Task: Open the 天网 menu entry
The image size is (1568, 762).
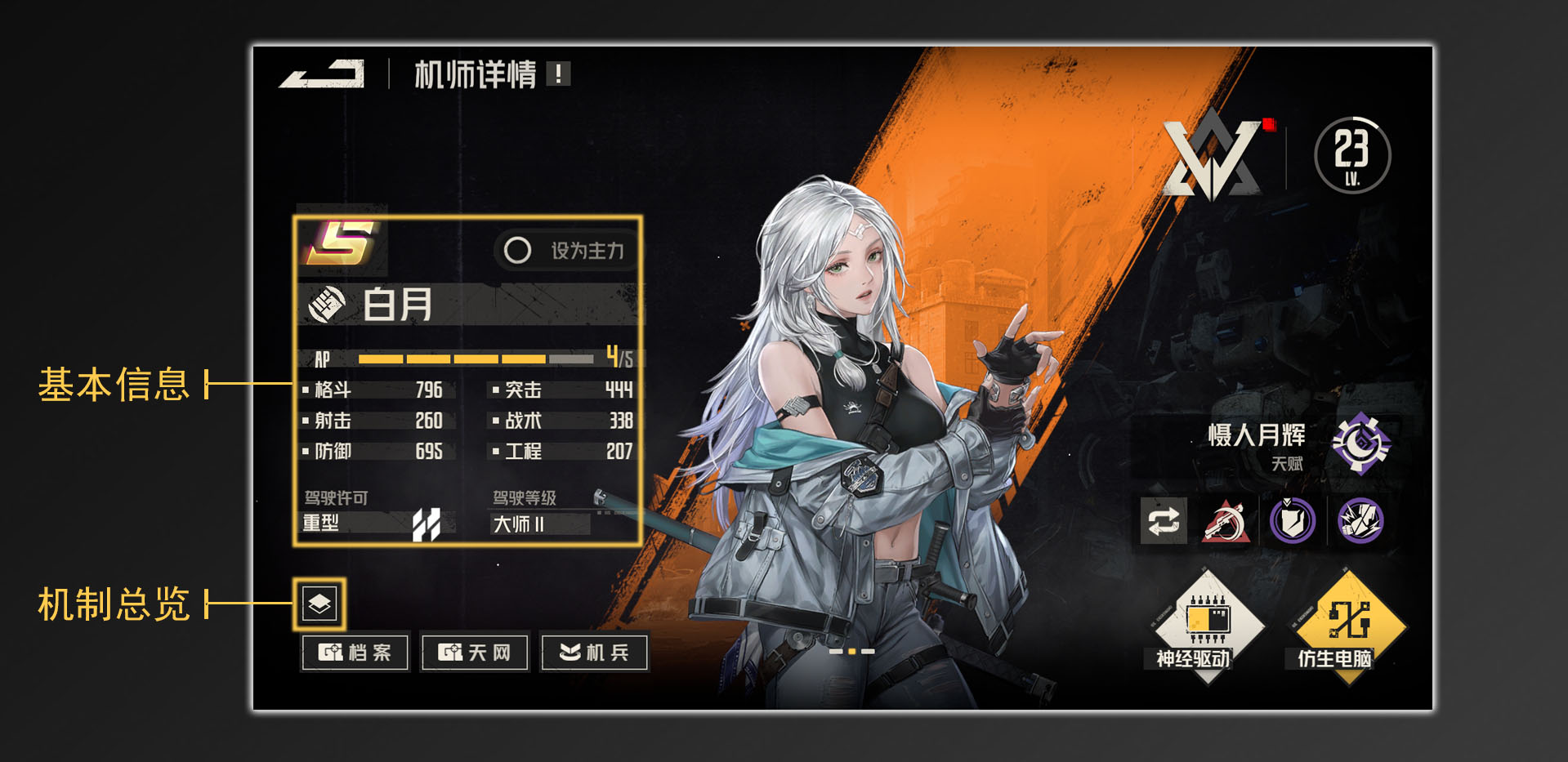Action: [475, 652]
